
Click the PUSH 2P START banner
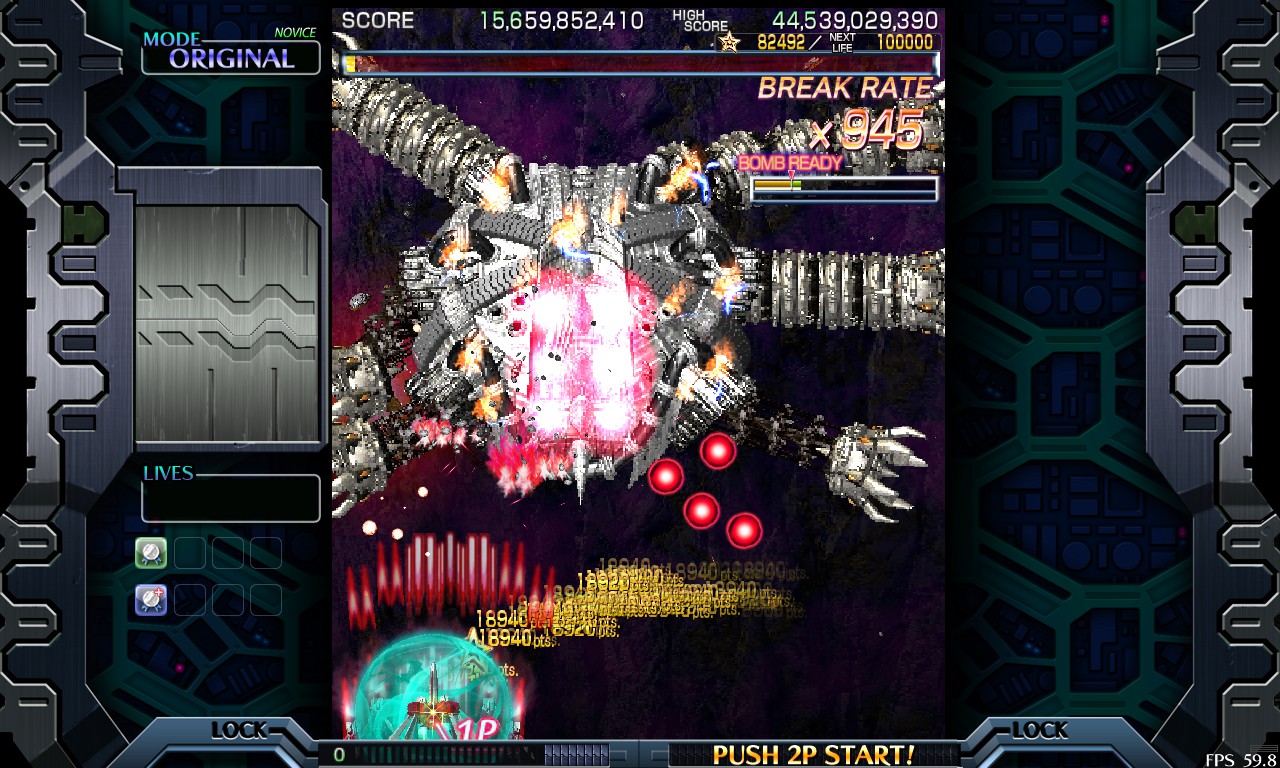(812, 754)
